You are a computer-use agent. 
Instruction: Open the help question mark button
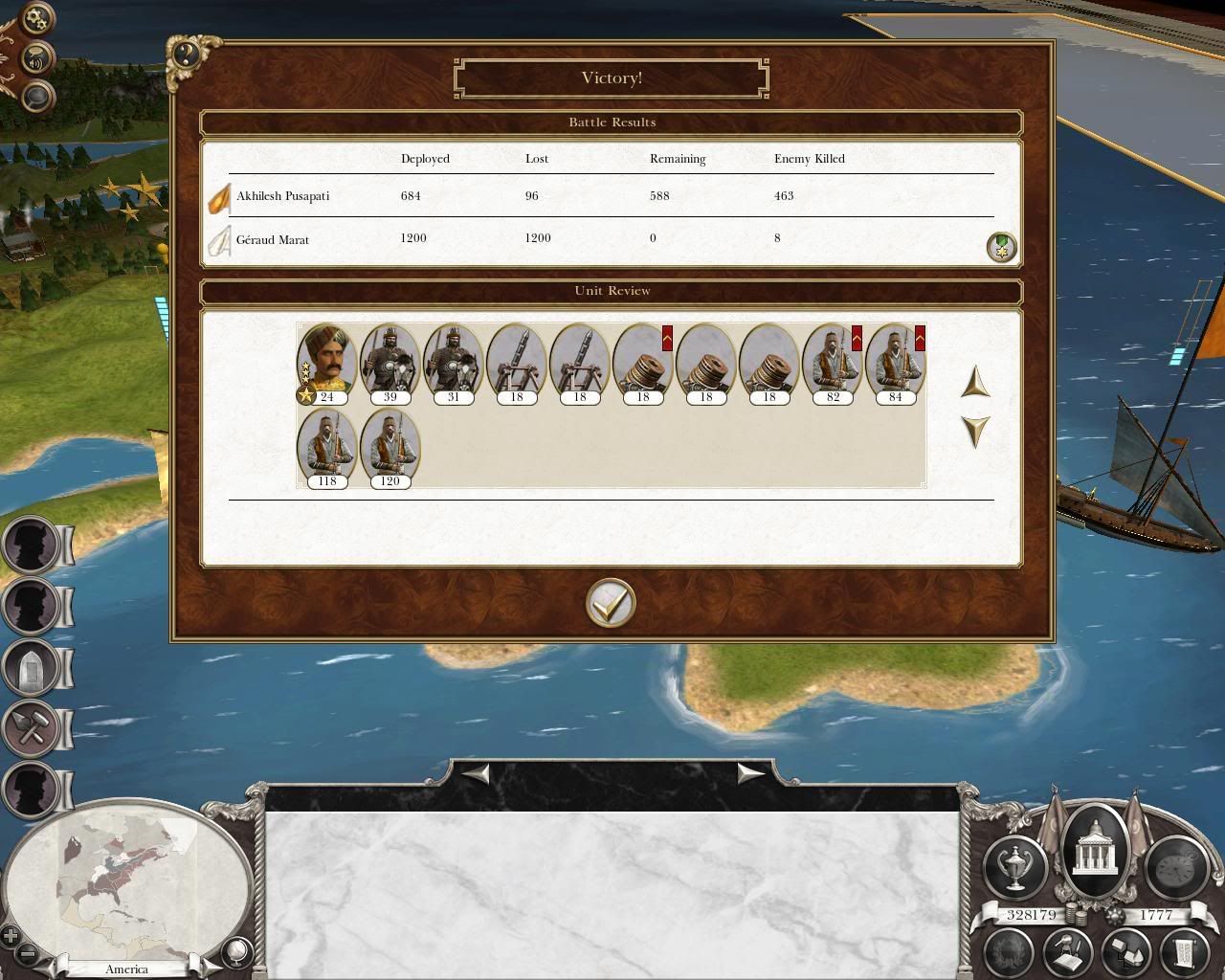186,54
